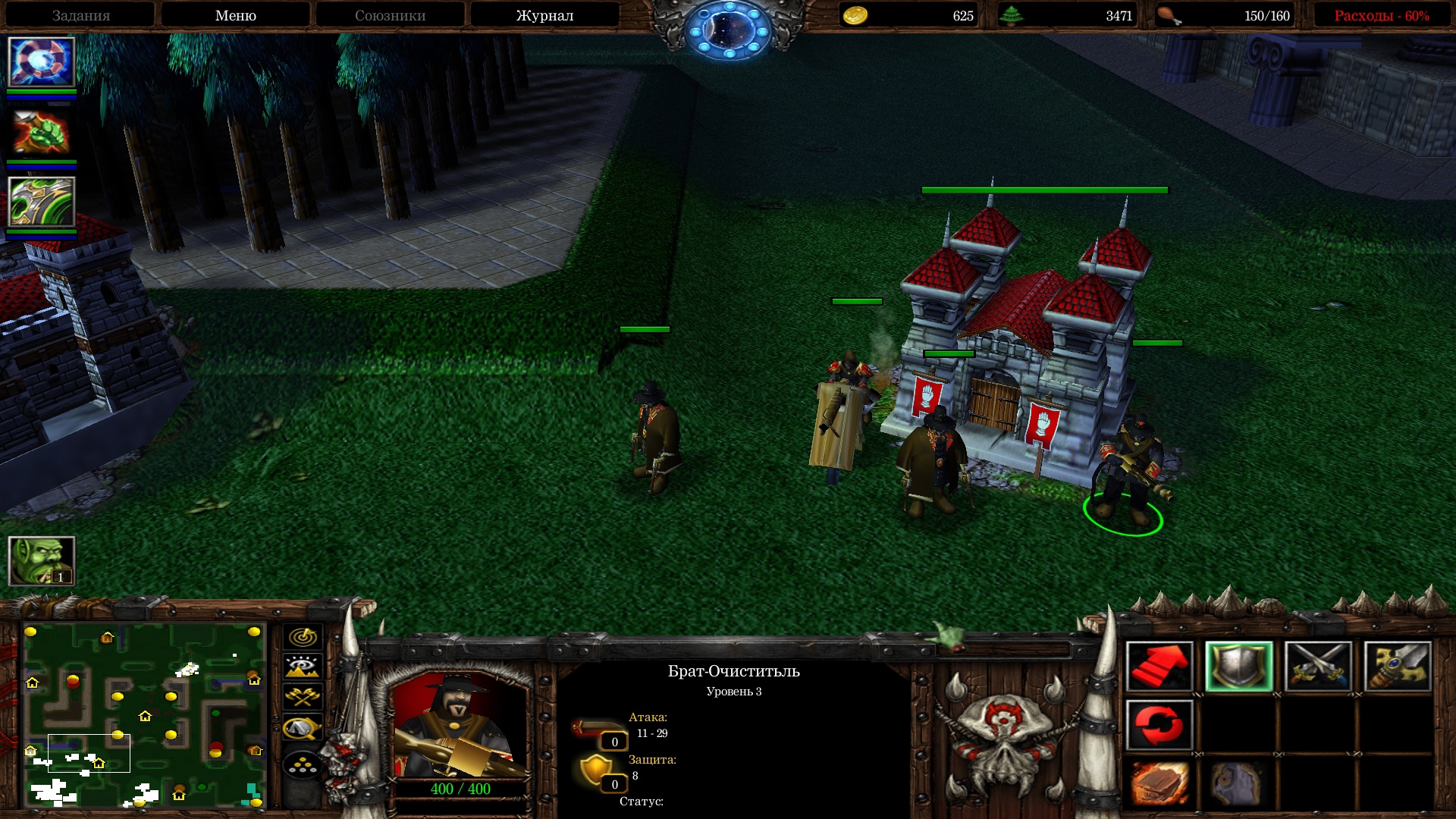Open the Союзники allies panel
The image size is (1456, 819).
coord(390,15)
